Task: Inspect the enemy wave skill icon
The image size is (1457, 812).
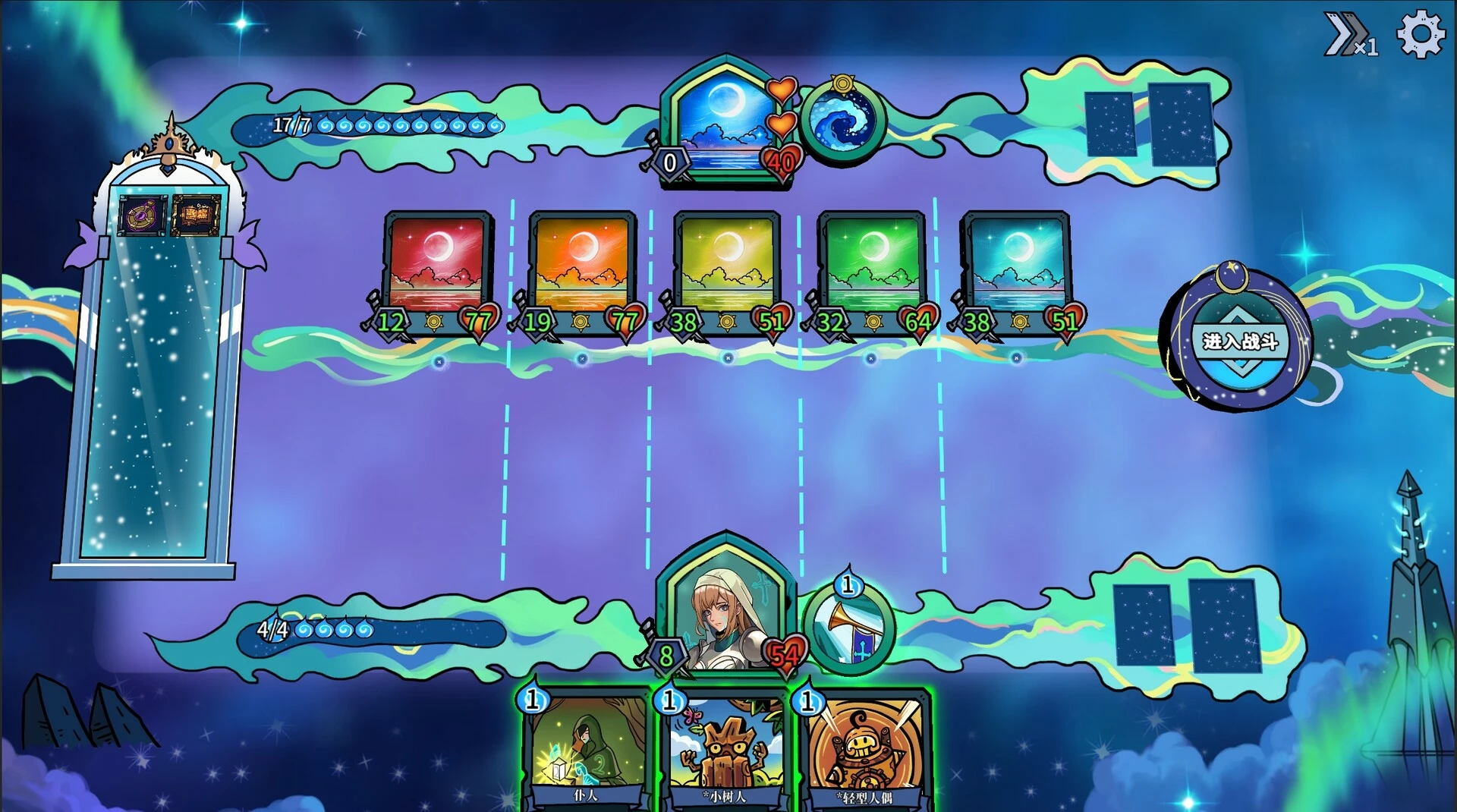Action: tap(842, 121)
